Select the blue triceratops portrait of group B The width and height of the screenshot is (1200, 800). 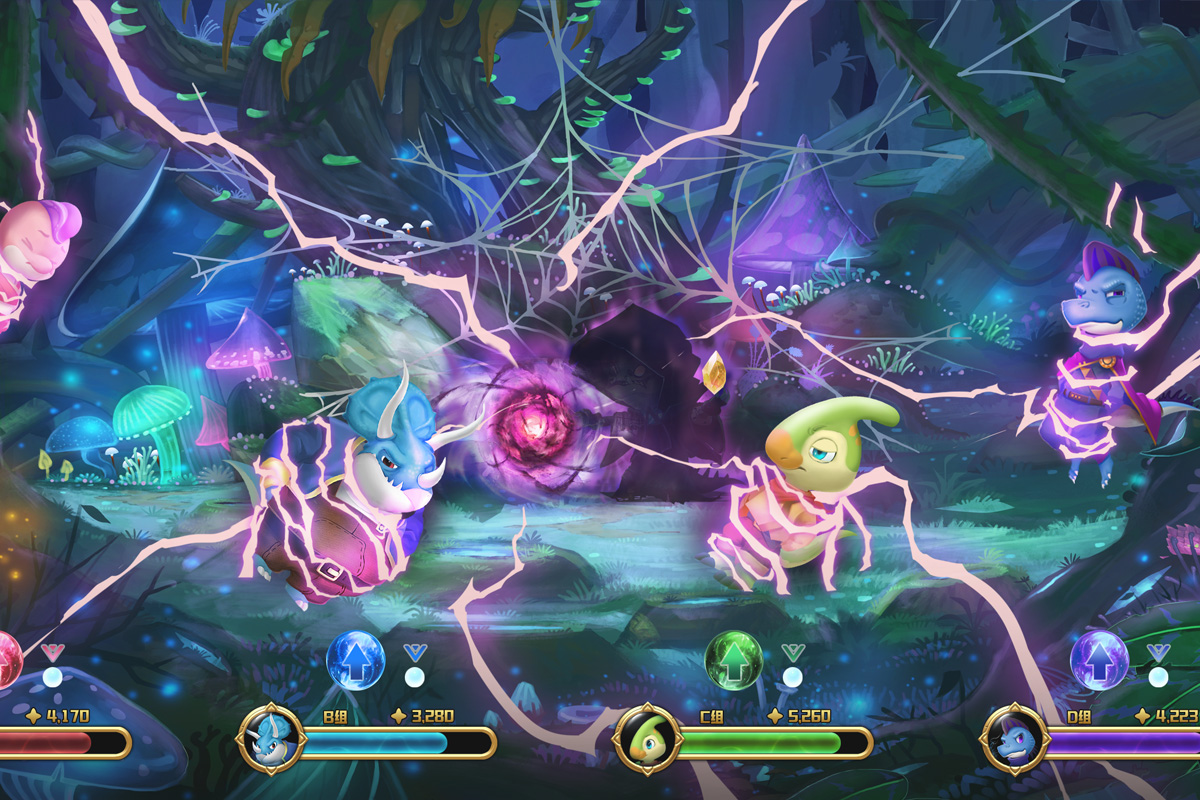click(270, 739)
